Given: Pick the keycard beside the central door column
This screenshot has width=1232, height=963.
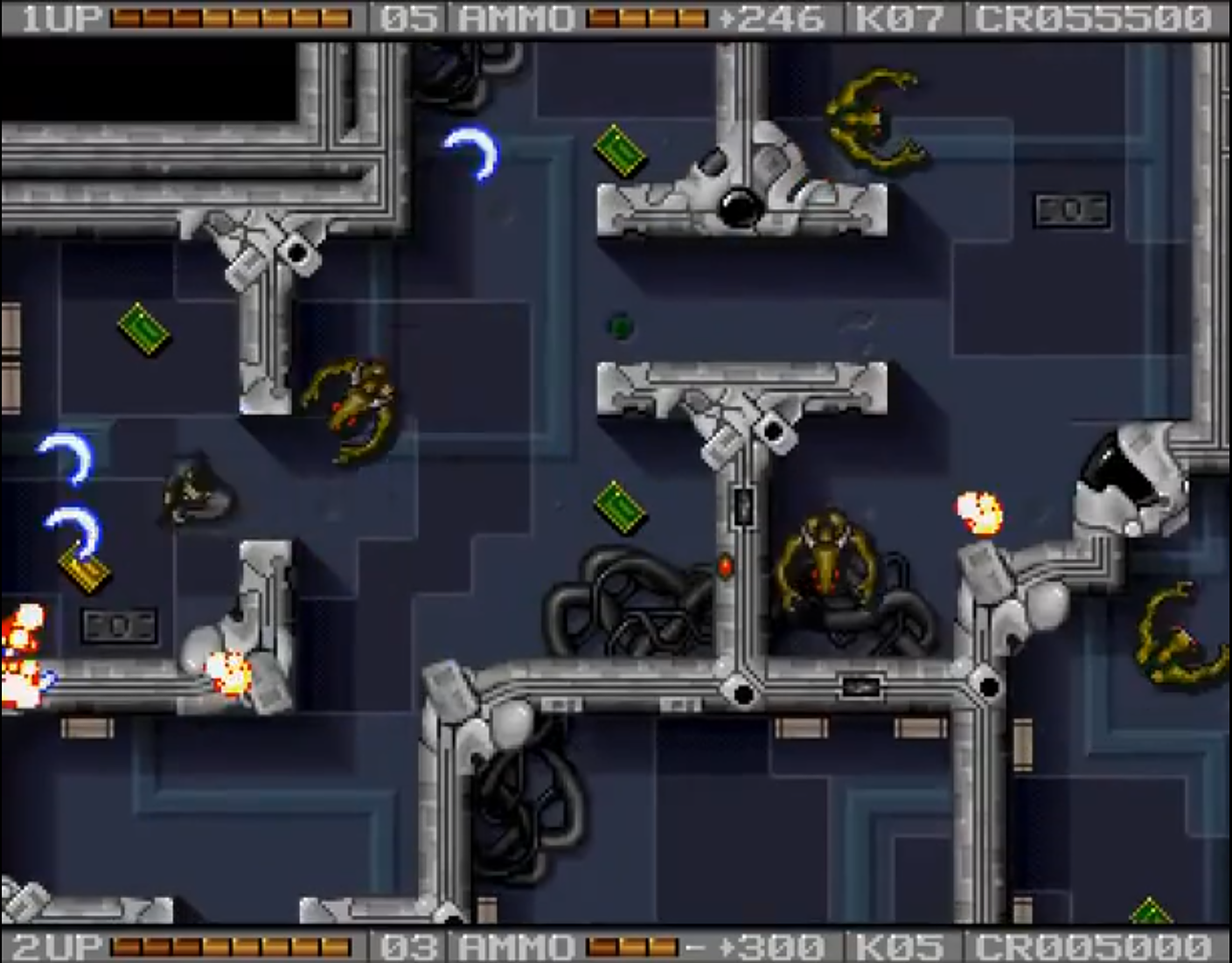Looking at the screenshot, I should (x=621, y=509).
